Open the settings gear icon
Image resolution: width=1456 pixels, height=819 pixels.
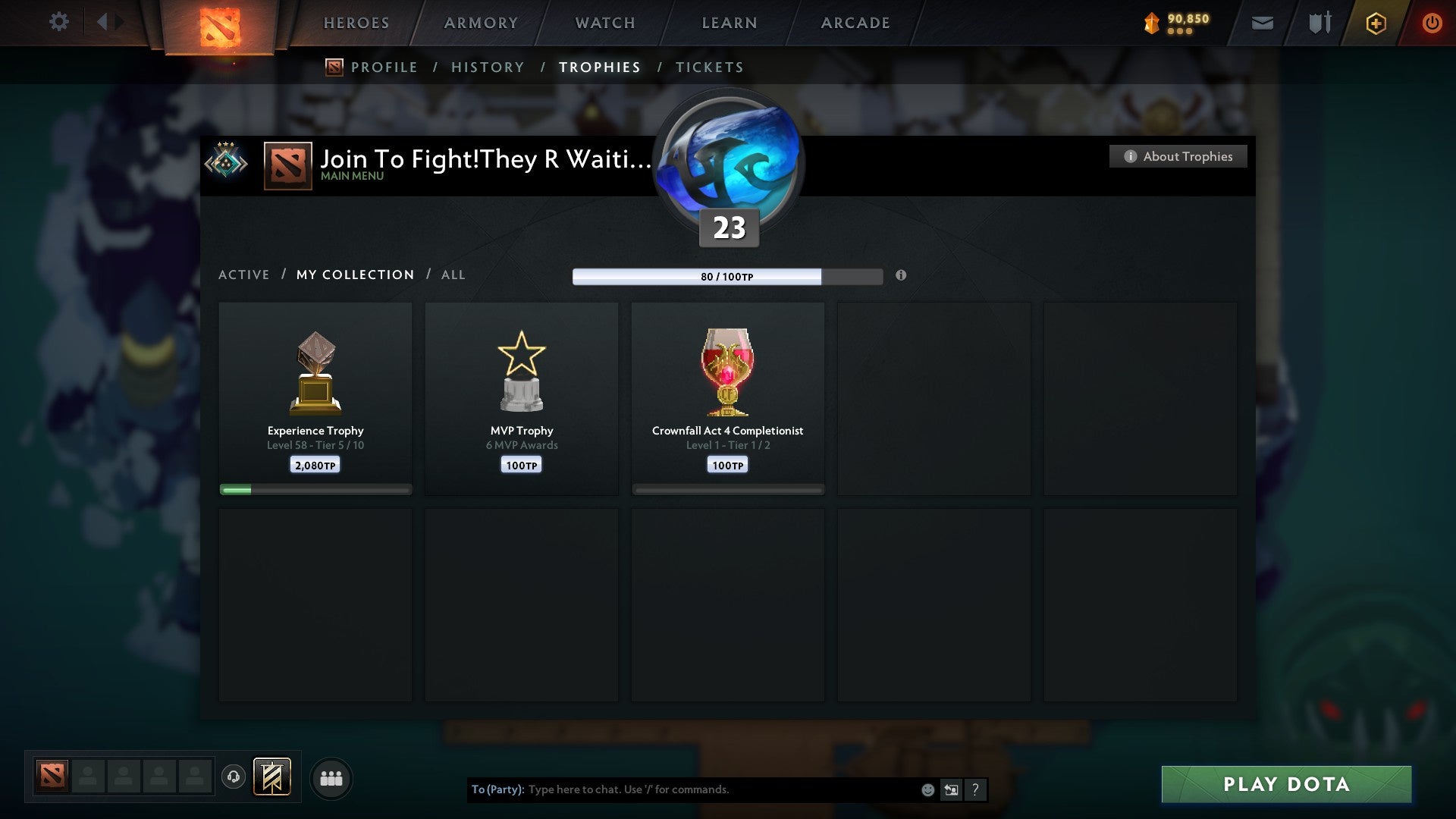point(59,22)
